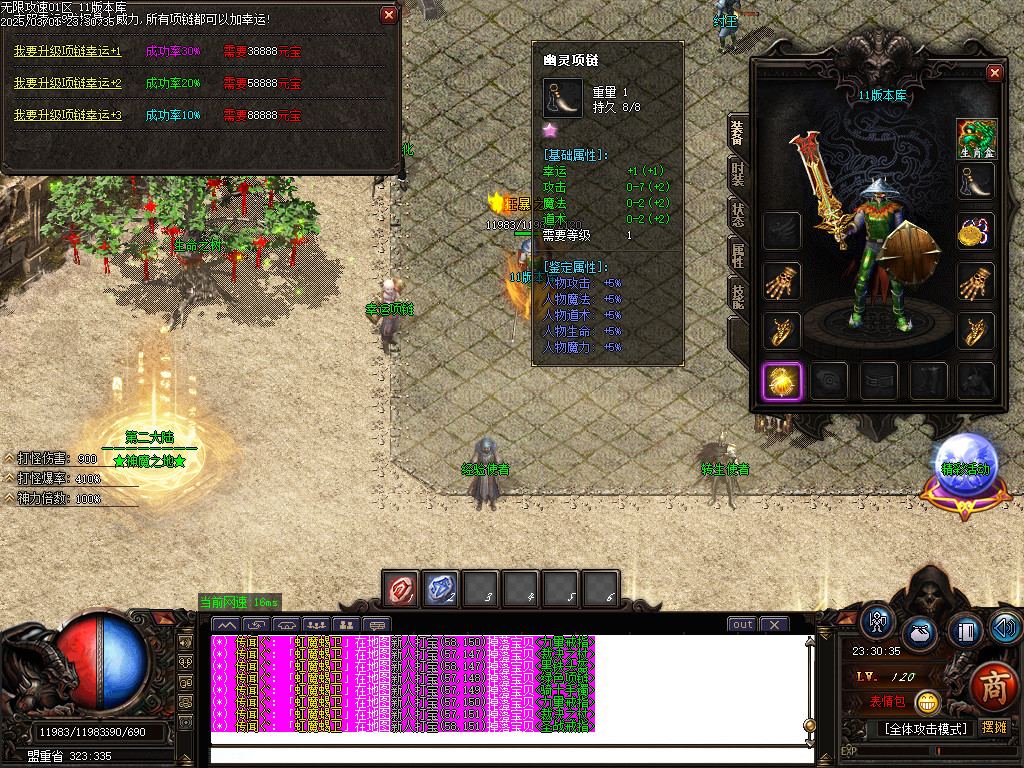This screenshot has width=1024, height=768.
Task: Switch to the 技能 skills tab
Action: click(x=738, y=295)
